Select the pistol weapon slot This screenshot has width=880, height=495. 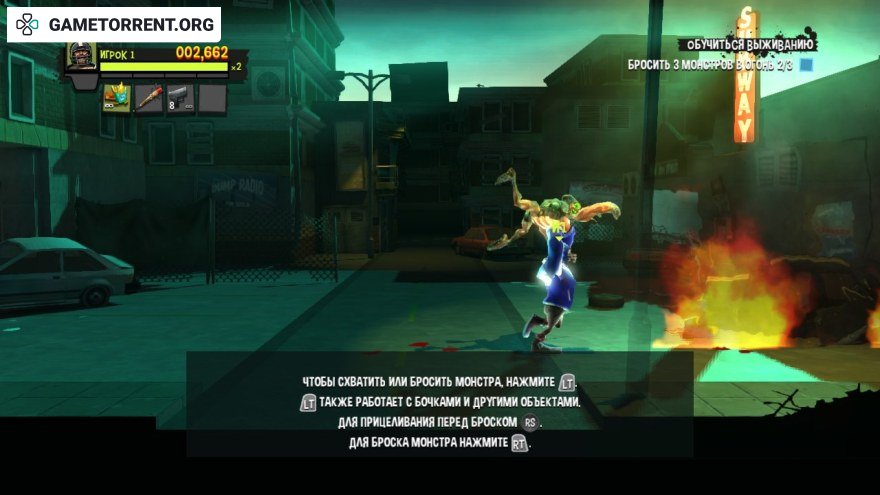179,98
